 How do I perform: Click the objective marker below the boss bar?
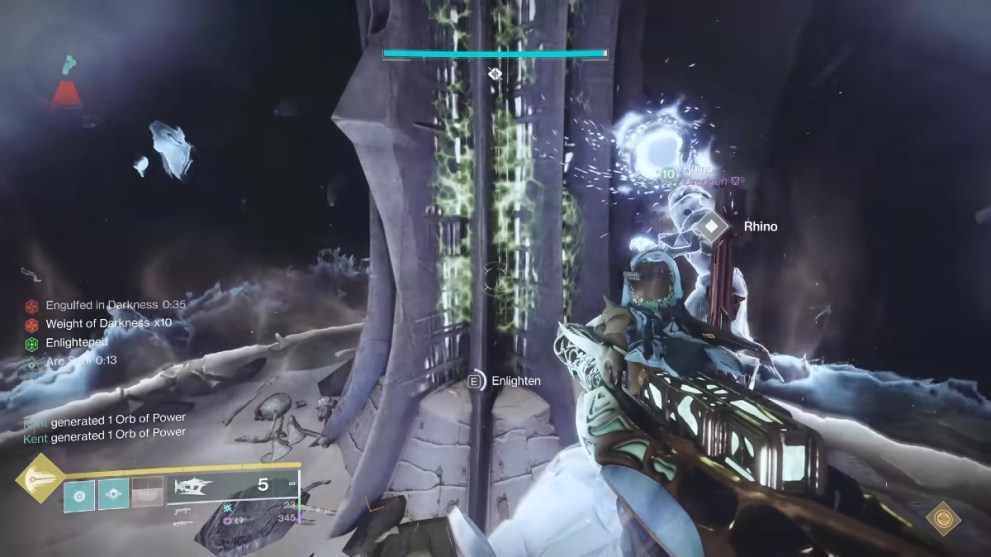(494, 74)
